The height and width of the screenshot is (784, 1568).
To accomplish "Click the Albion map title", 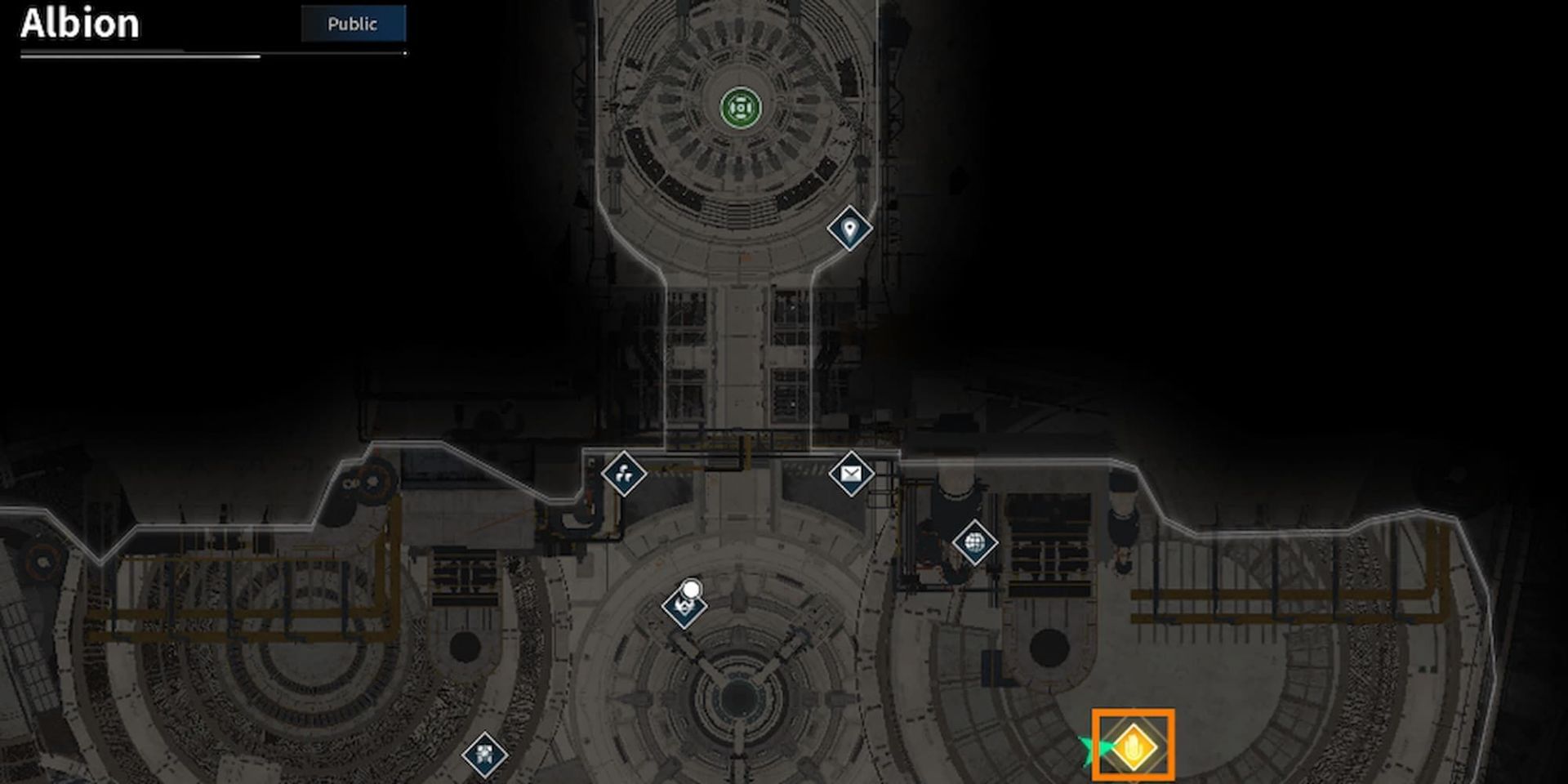I will pyautogui.click(x=78, y=24).
